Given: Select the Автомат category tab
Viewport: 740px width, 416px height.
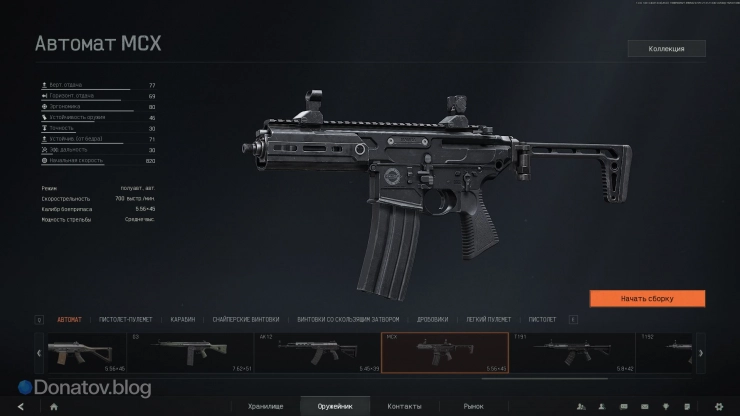Looking at the screenshot, I should [x=70, y=320].
